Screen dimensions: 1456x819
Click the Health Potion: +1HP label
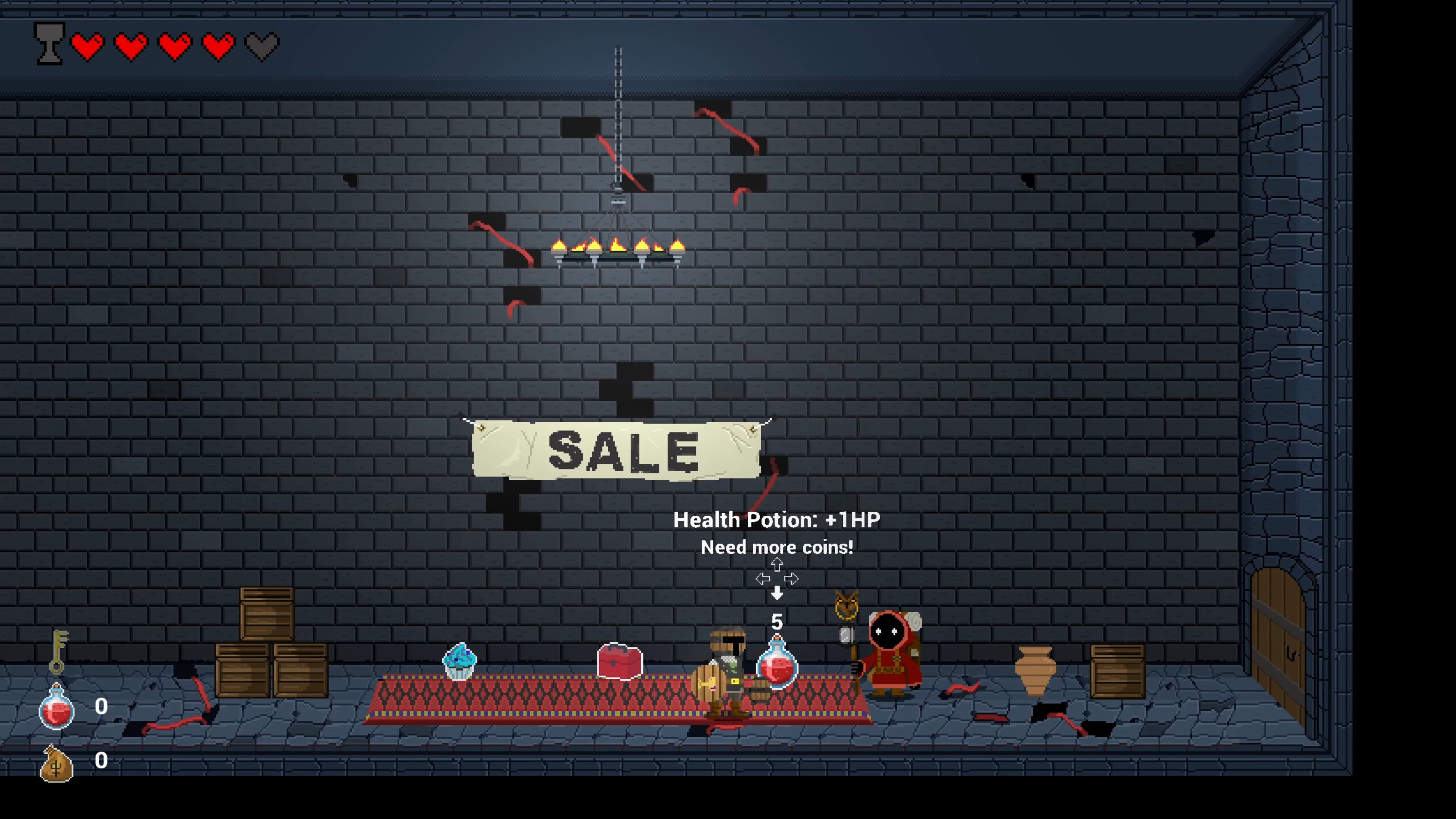777,519
